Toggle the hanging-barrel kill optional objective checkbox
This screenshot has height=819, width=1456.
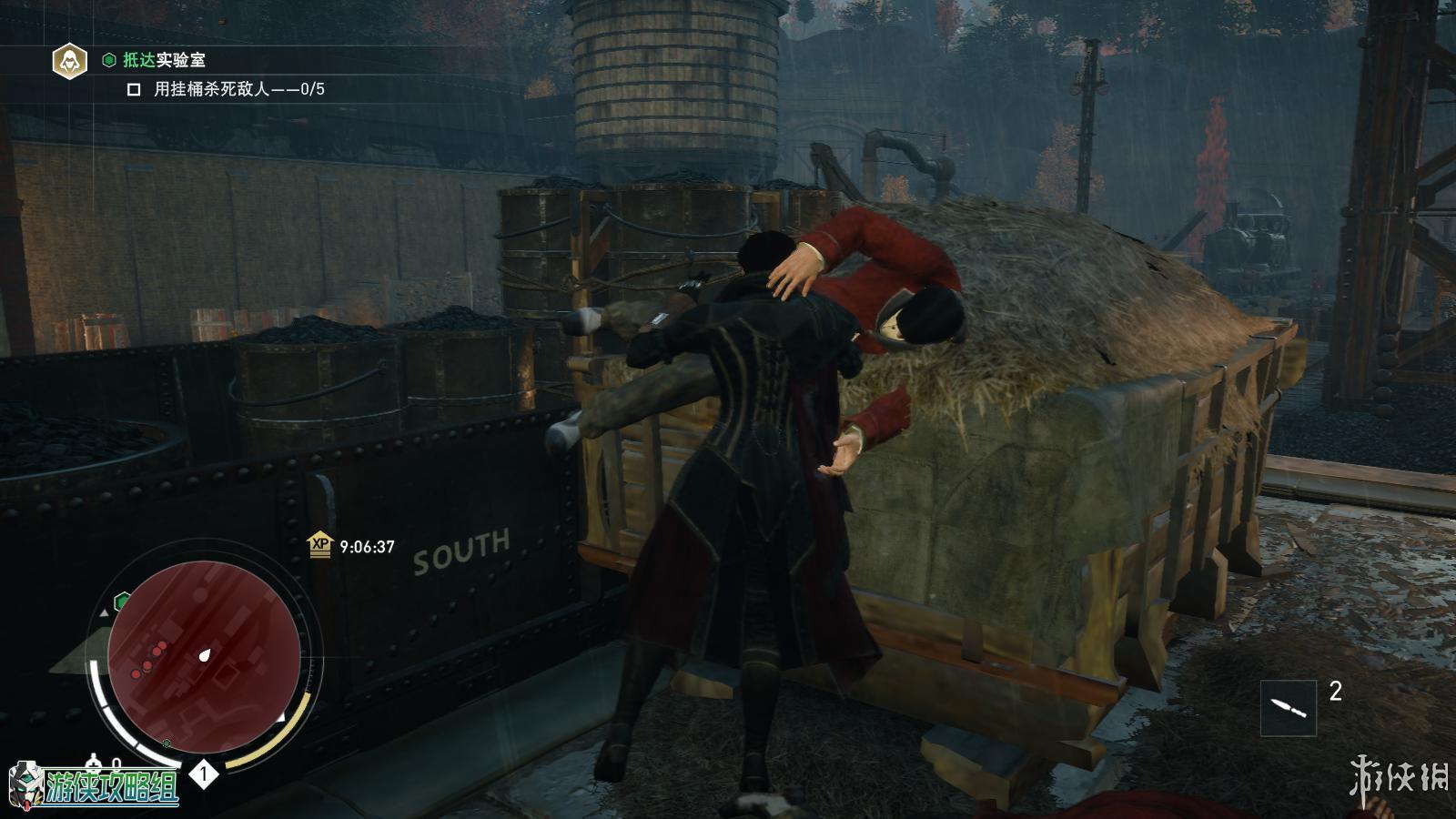134,89
